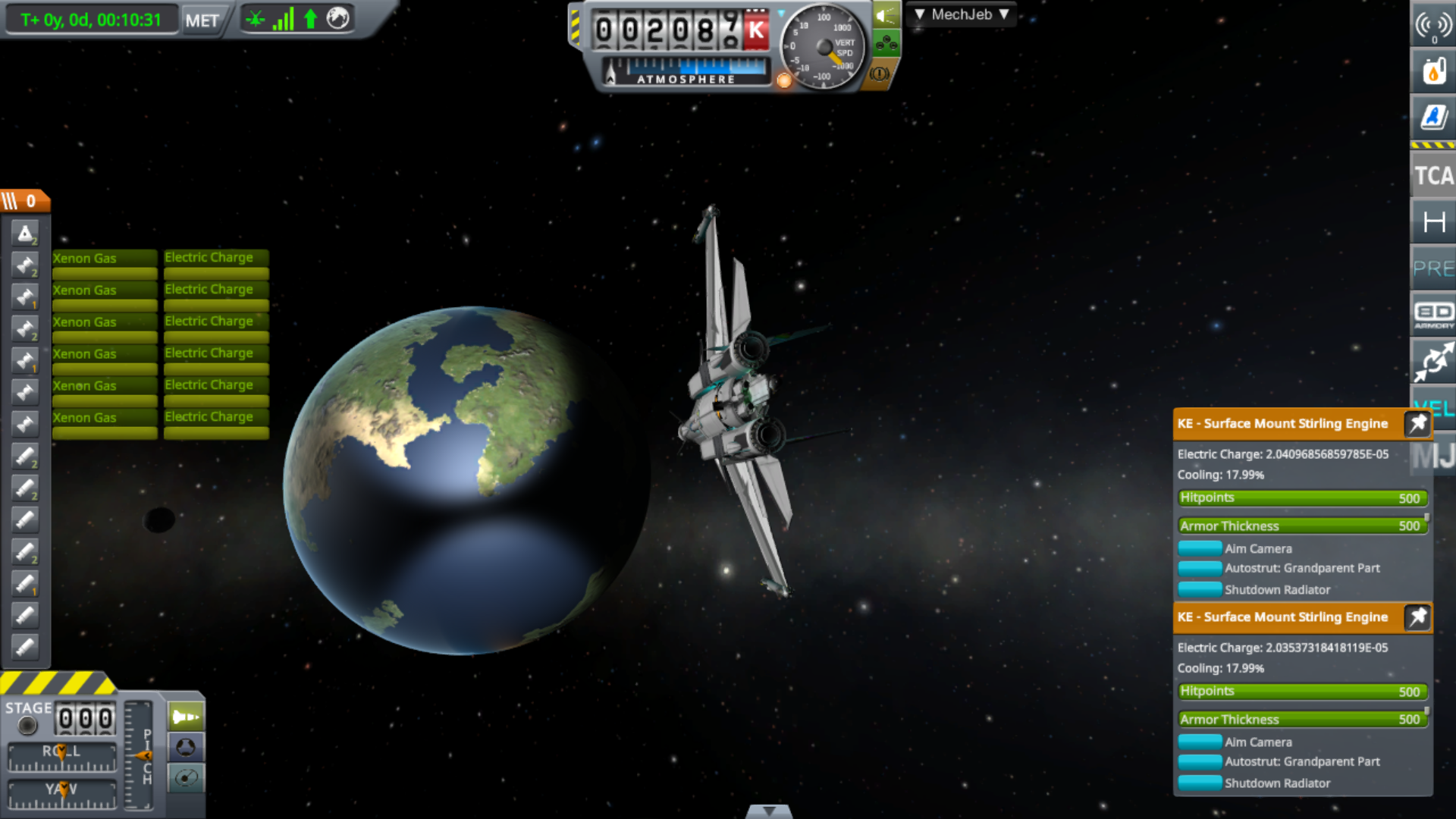Pin the Stirling Engine panel with 2.0409 charge

[x=1417, y=424]
